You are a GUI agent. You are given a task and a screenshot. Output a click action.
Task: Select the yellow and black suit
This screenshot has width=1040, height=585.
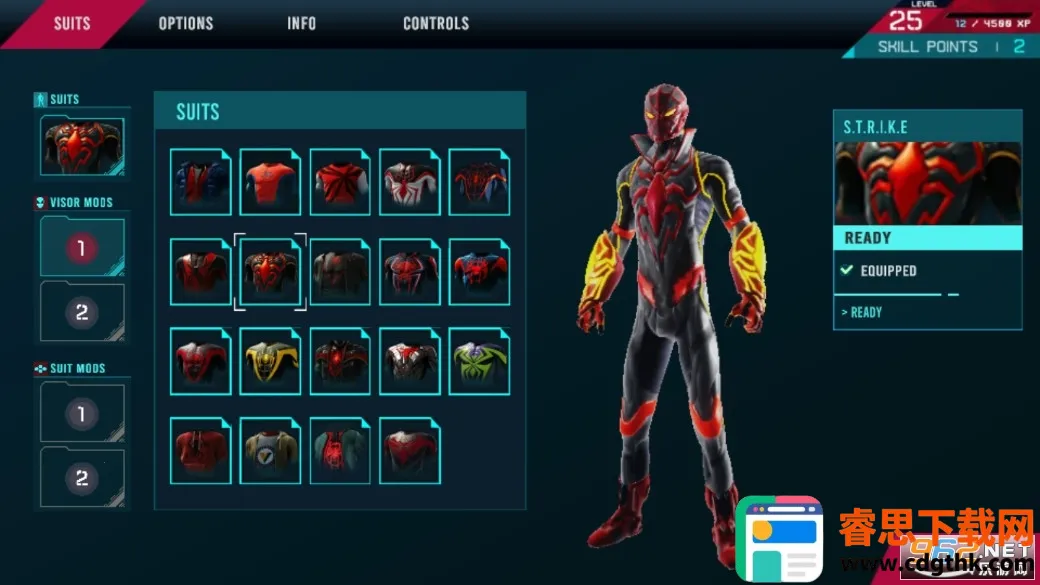coord(270,362)
